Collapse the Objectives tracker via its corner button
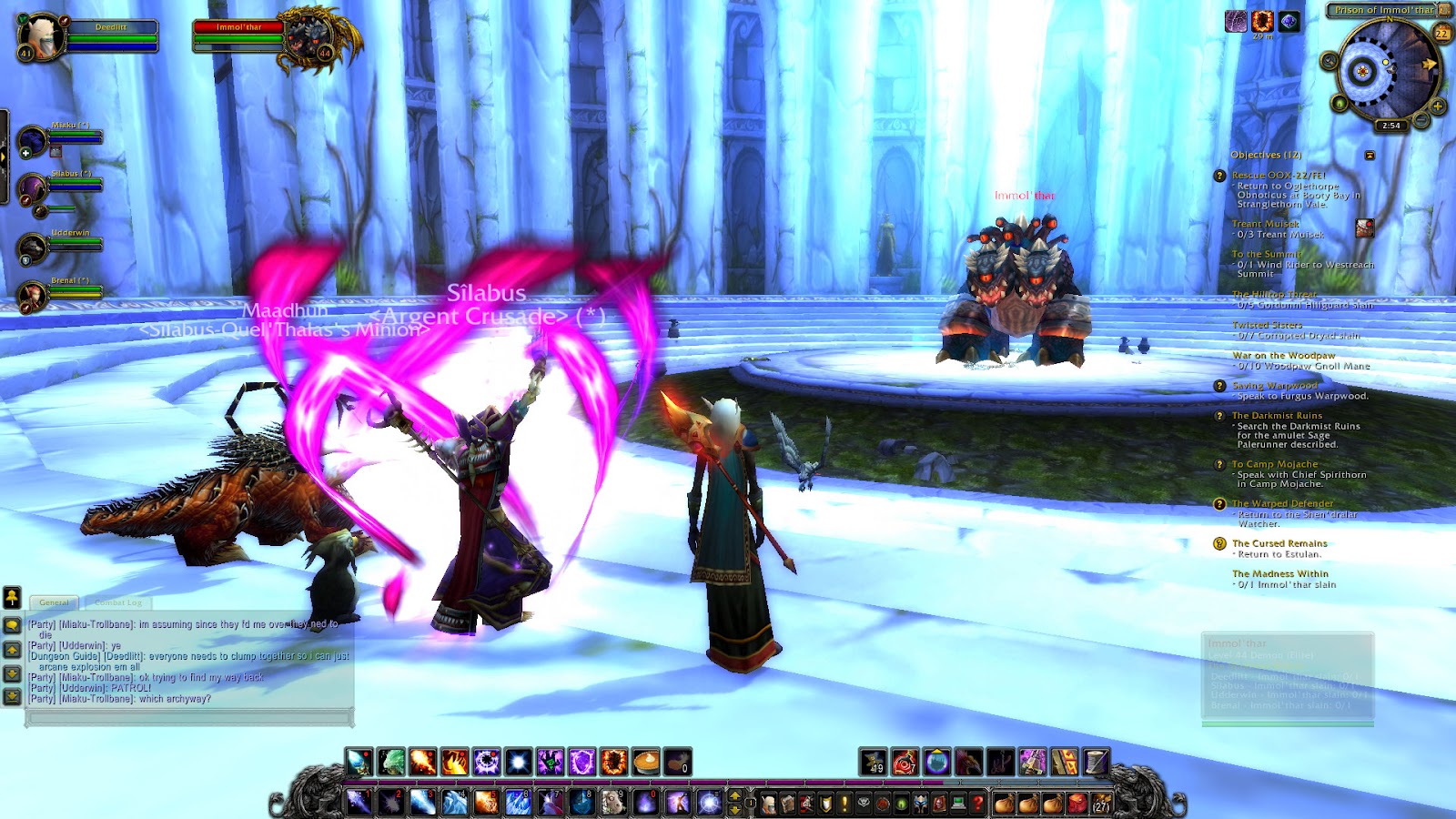Viewport: 1456px width, 819px height. (x=1370, y=155)
